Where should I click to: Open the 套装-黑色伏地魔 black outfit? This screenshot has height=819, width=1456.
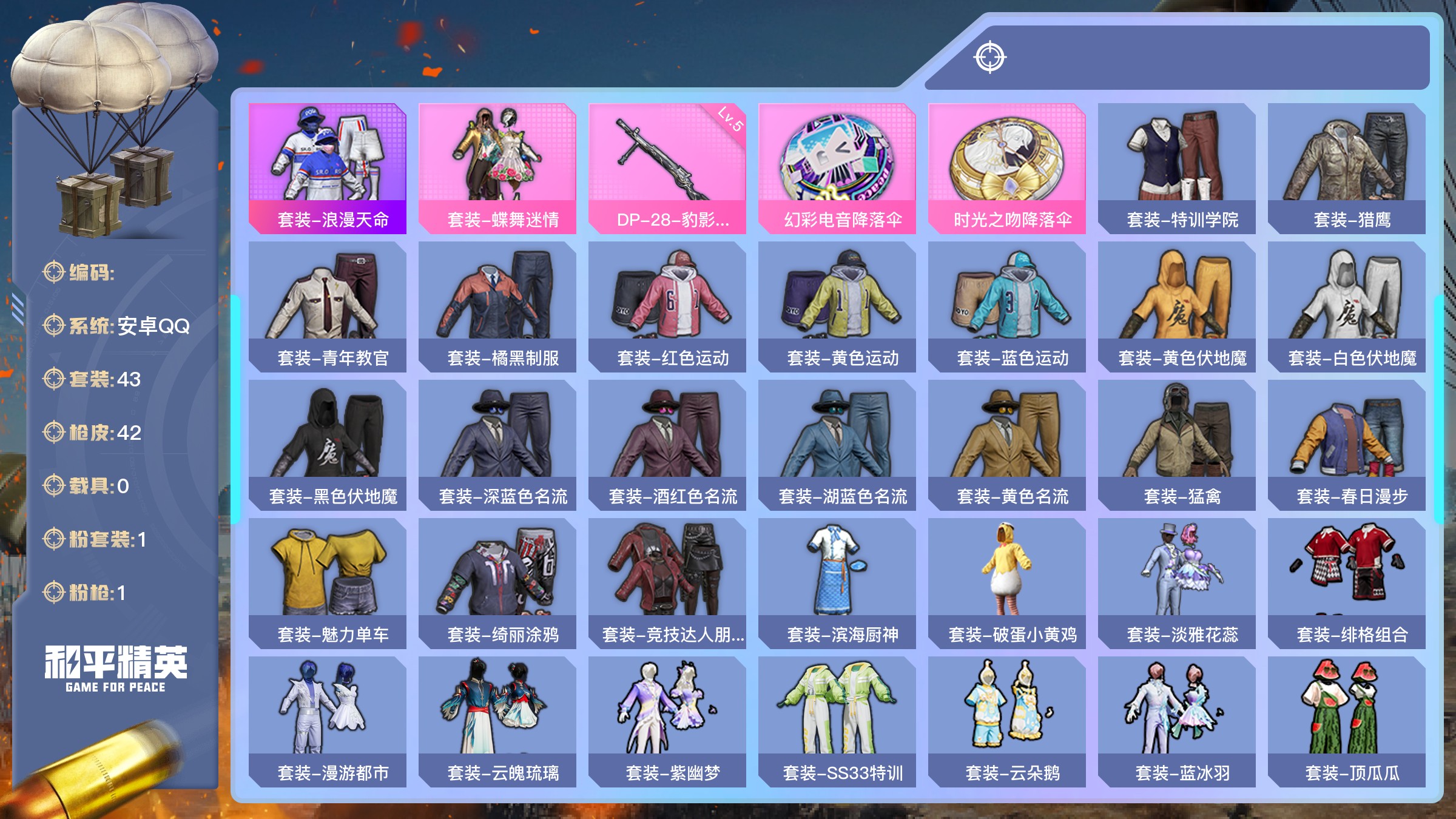point(328,445)
